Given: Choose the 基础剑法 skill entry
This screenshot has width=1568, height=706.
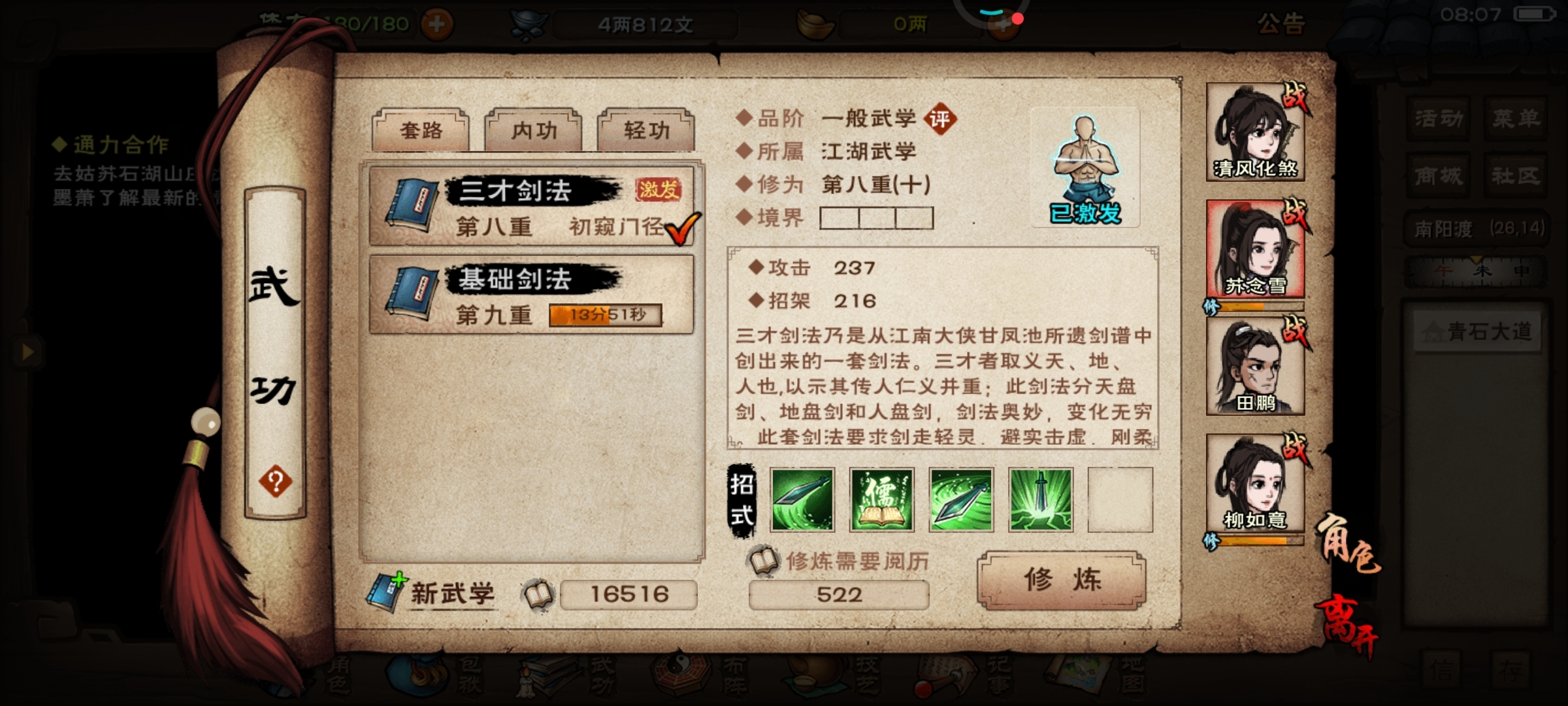Looking at the screenshot, I should click(x=531, y=295).
